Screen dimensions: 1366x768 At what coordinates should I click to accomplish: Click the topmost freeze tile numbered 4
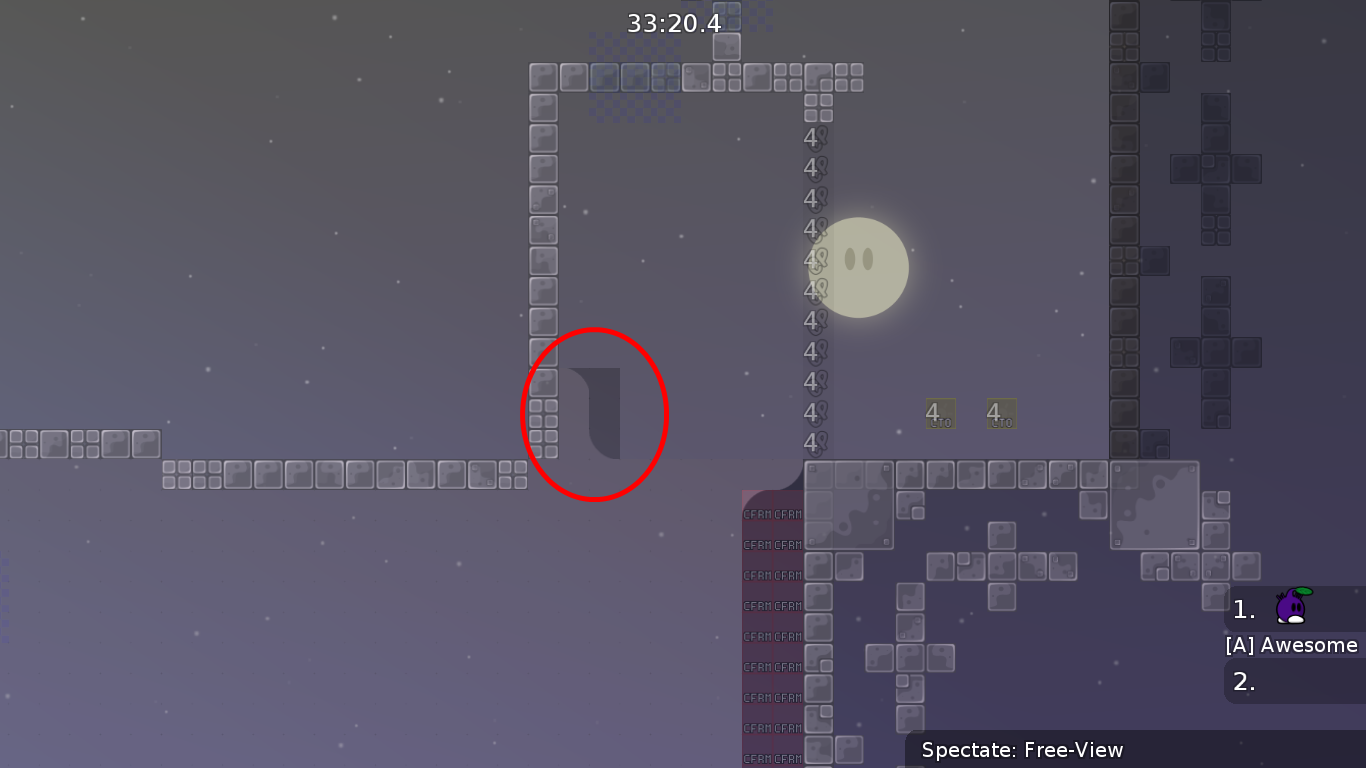tap(813, 137)
